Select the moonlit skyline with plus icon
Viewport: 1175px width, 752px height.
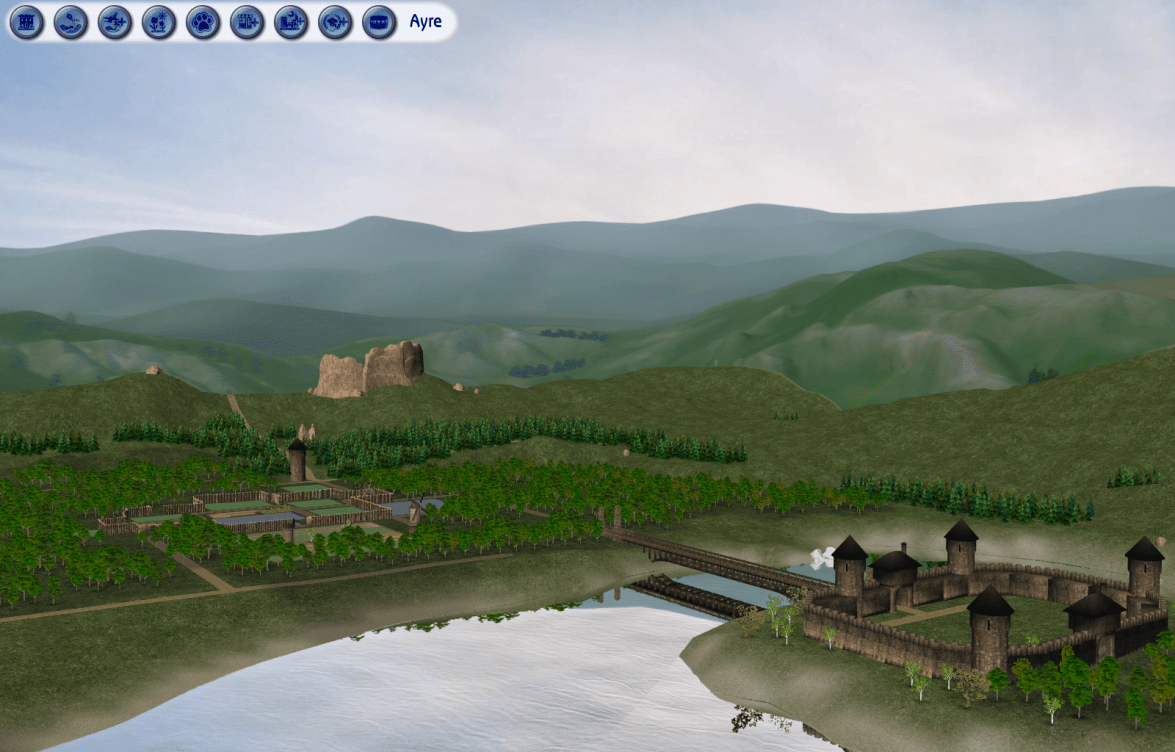(x=291, y=22)
